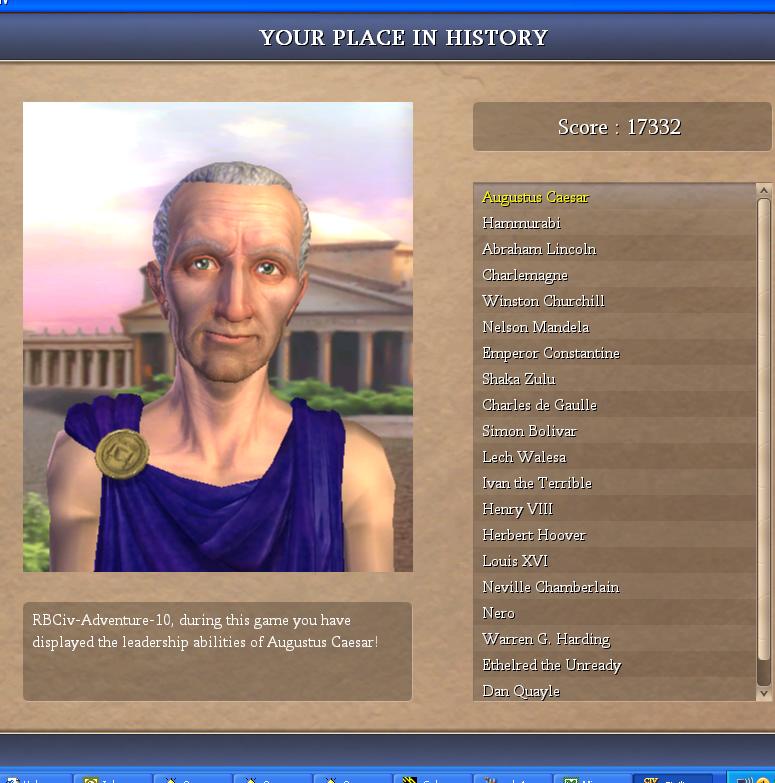Select Lech Walesa in the ranking

coord(524,457)
